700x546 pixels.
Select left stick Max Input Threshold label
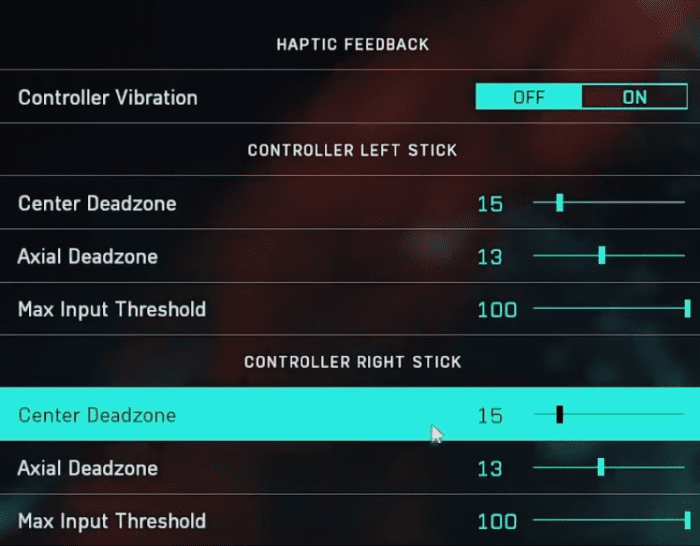coord(112,309)
